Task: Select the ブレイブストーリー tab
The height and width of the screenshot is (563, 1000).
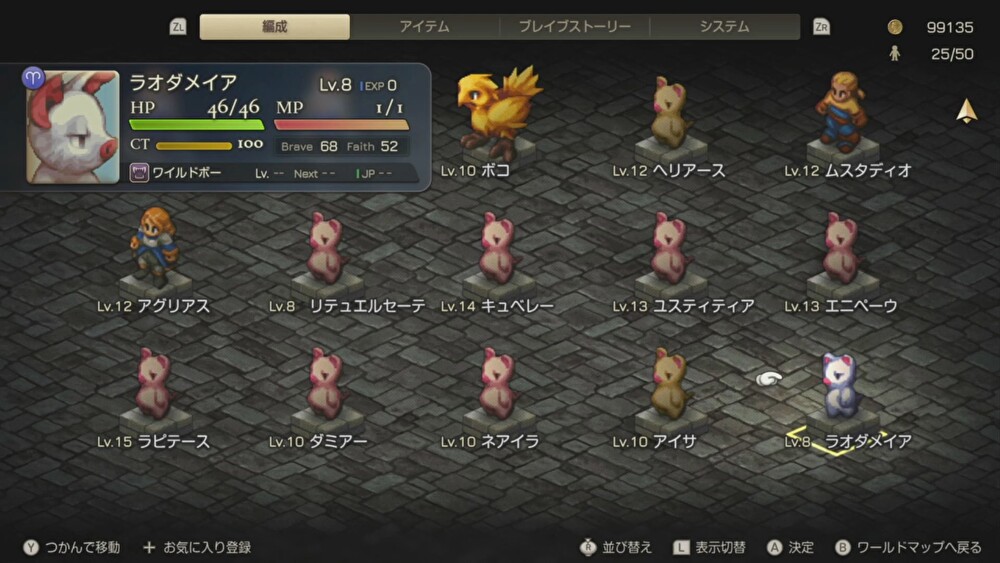Action: pyautogui.click(x=575, y=27)
